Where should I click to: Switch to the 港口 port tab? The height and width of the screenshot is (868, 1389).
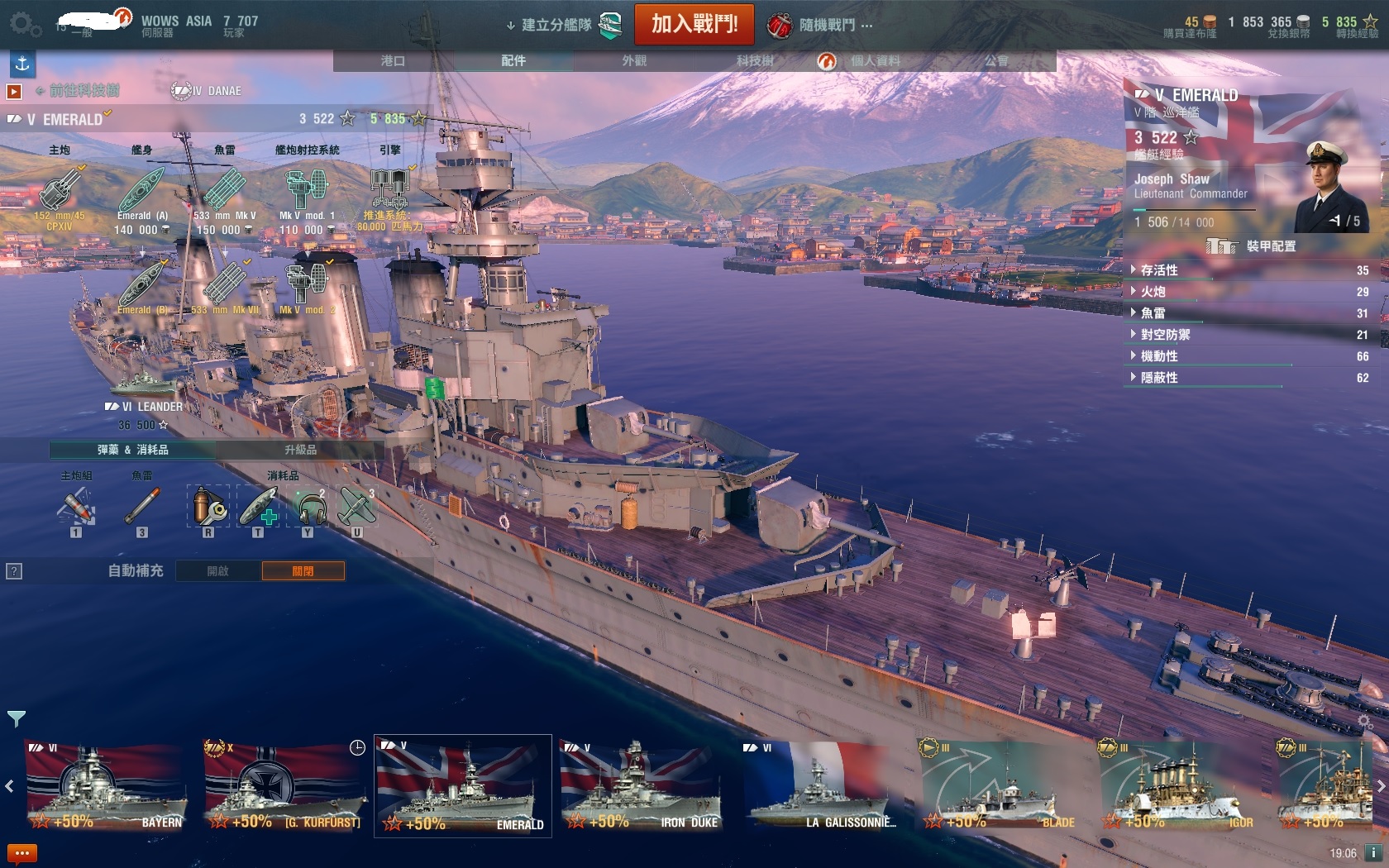tap(393, 60)
